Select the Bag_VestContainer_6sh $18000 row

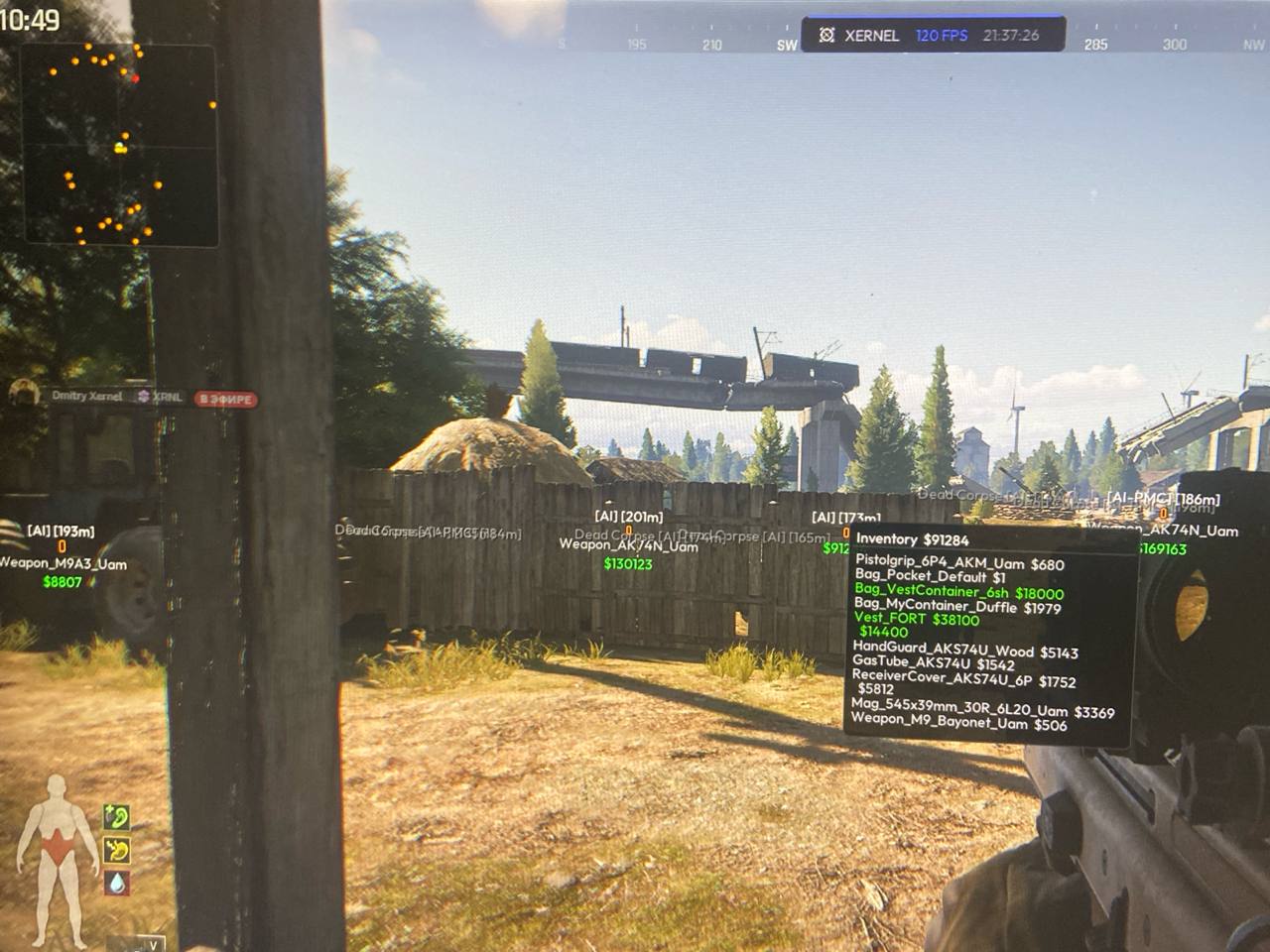point(958,592)
